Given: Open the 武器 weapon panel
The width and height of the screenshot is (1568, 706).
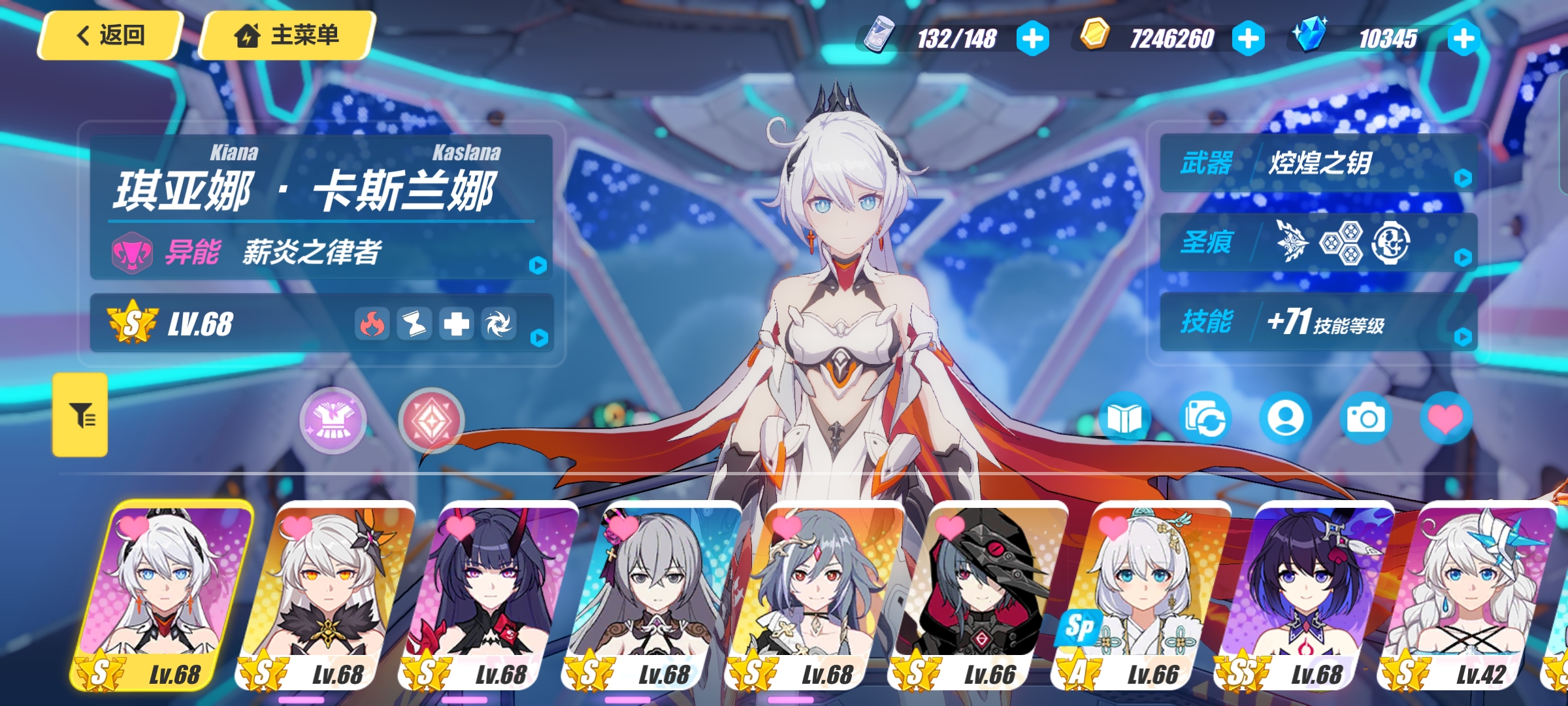Looking at the screenshot, I should click(1318, 163).
